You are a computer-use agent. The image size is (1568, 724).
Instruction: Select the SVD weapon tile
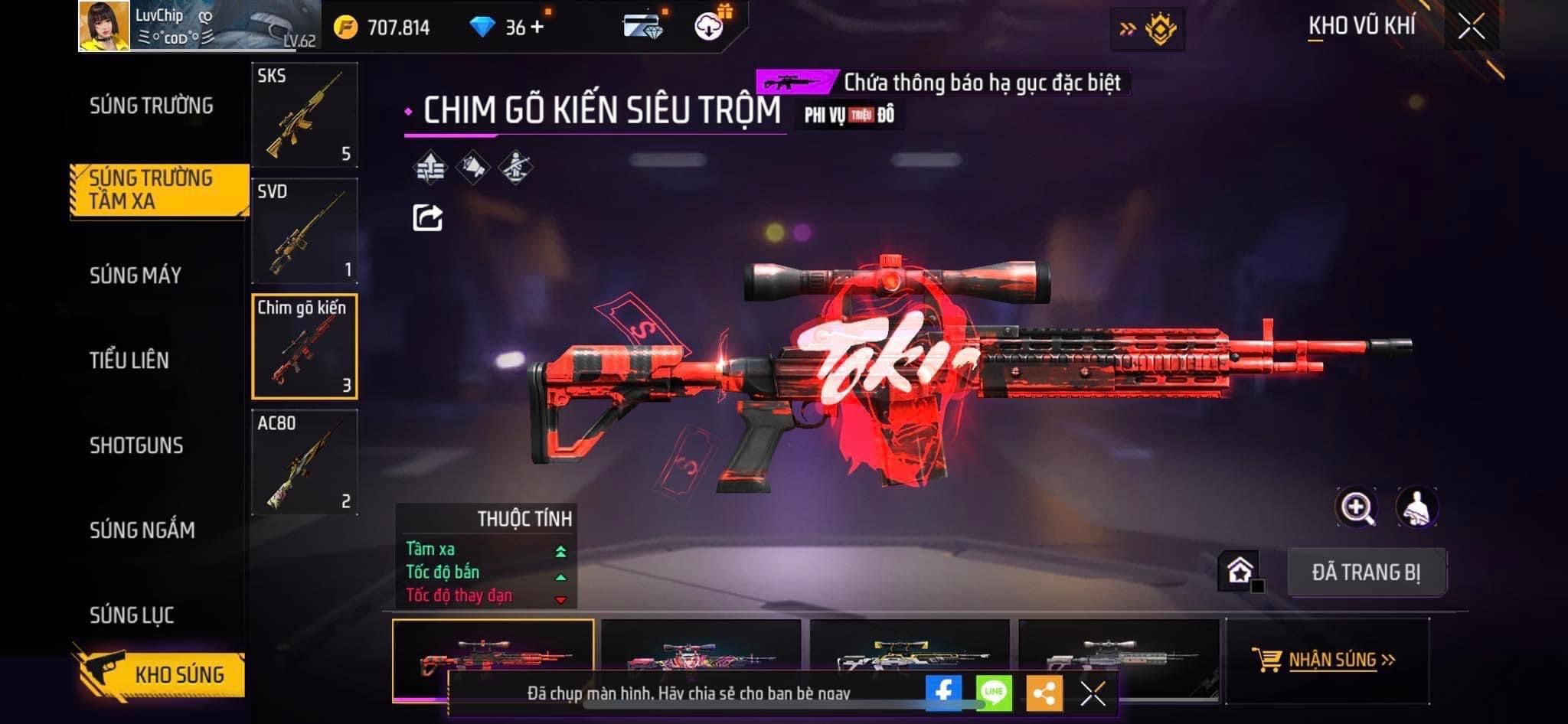[x=304, y=231]
